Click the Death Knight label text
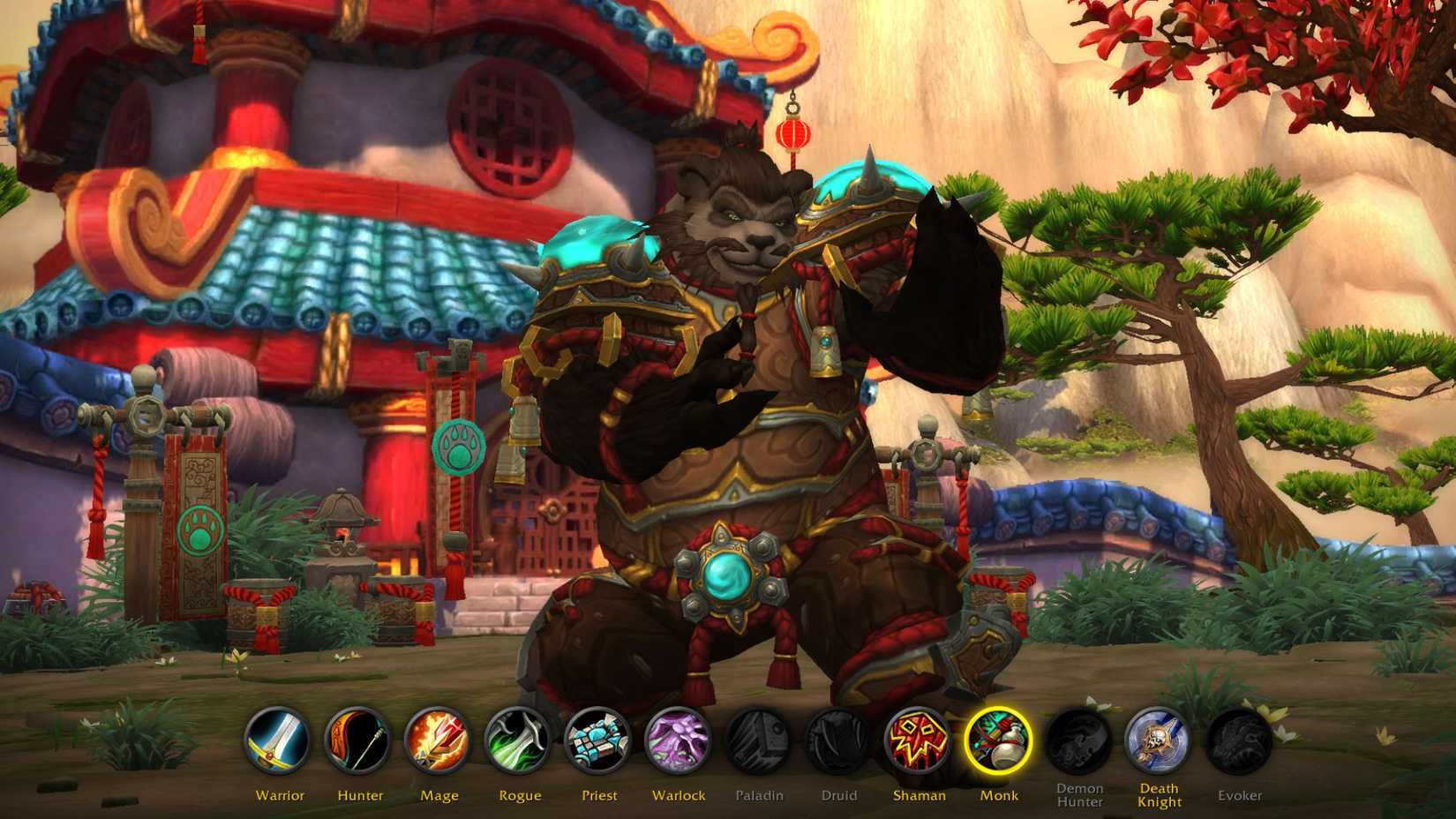The width and height of the screenshot is (1456, 819). pos(1160,794)
